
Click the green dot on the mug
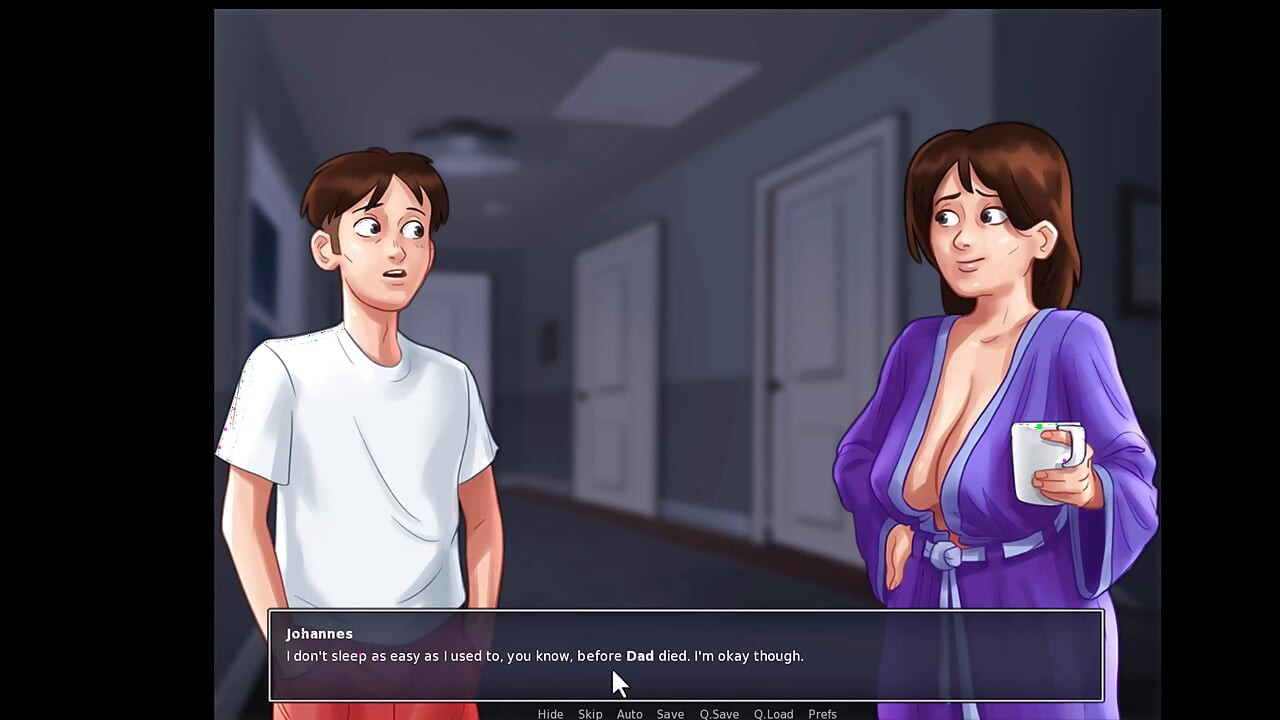1039,428
